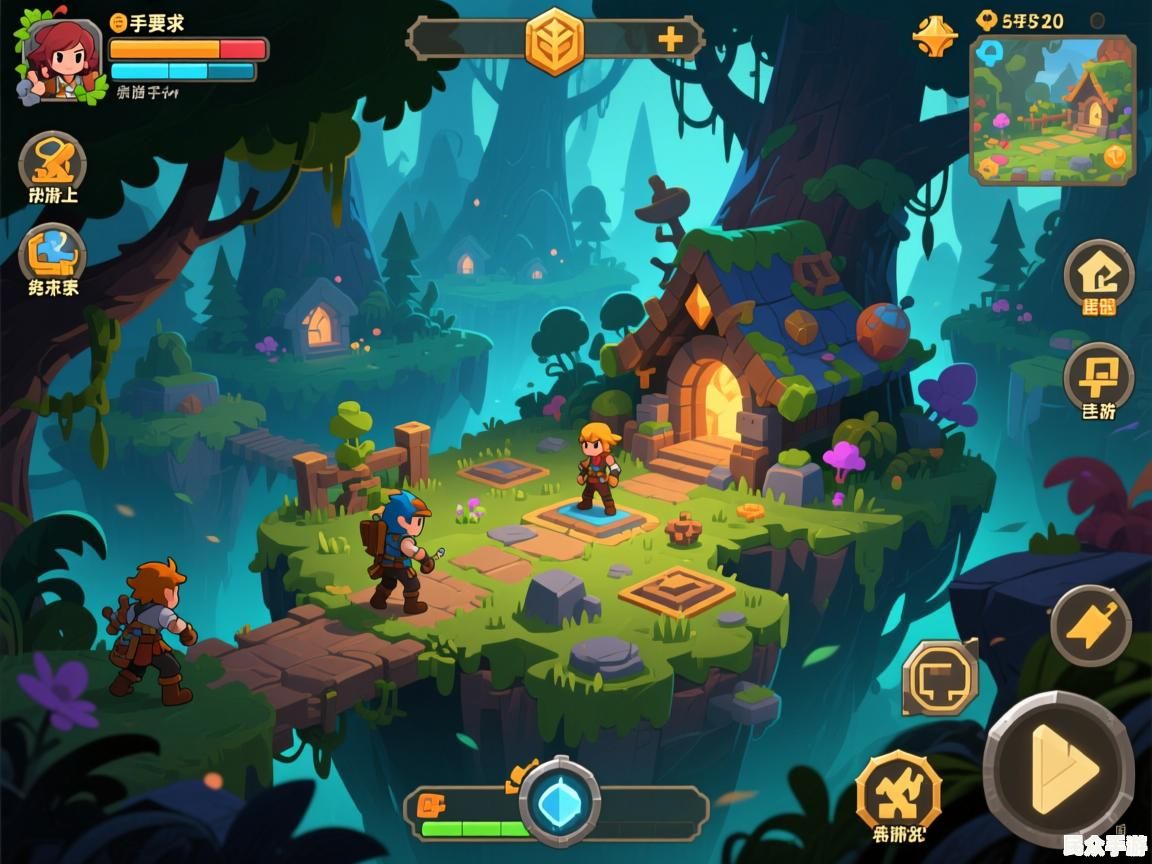Select the signpost icon button
The image size is (1152, 864).
click(x=1098, y=378)
